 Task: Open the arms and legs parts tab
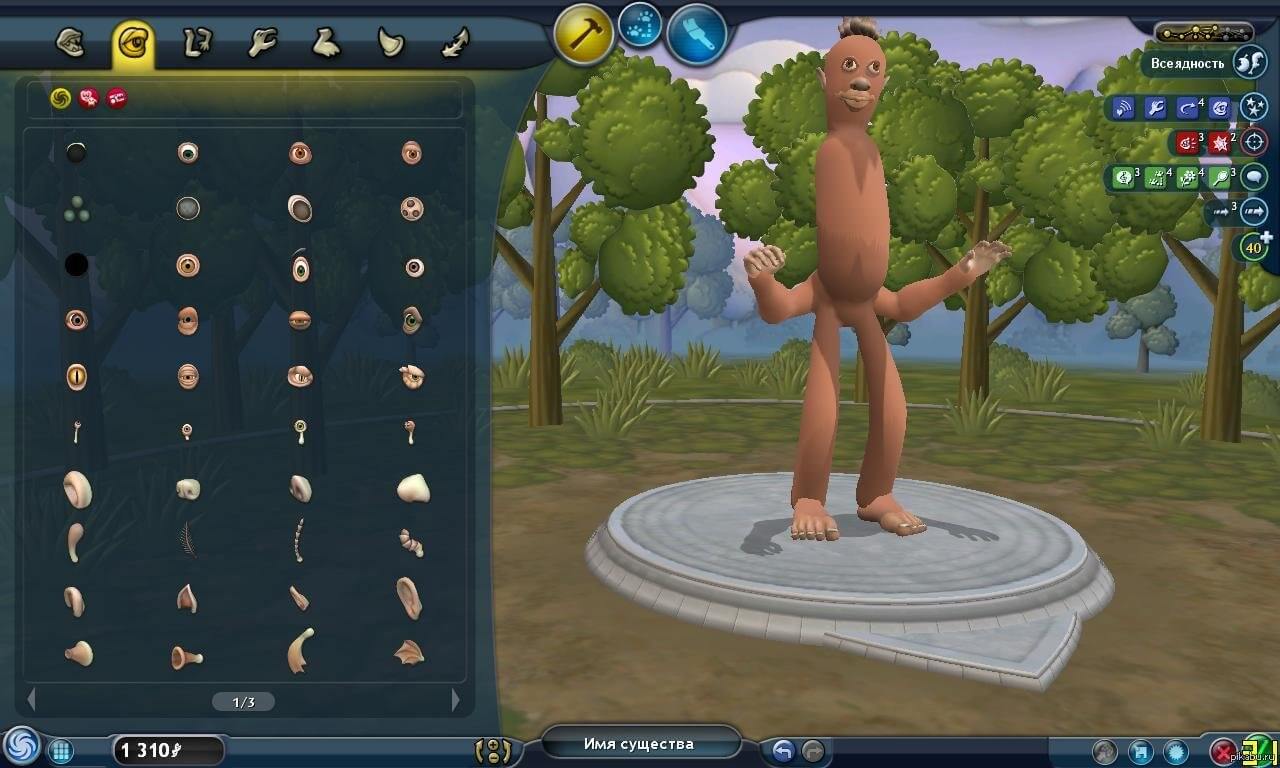(x=197, y=43)
